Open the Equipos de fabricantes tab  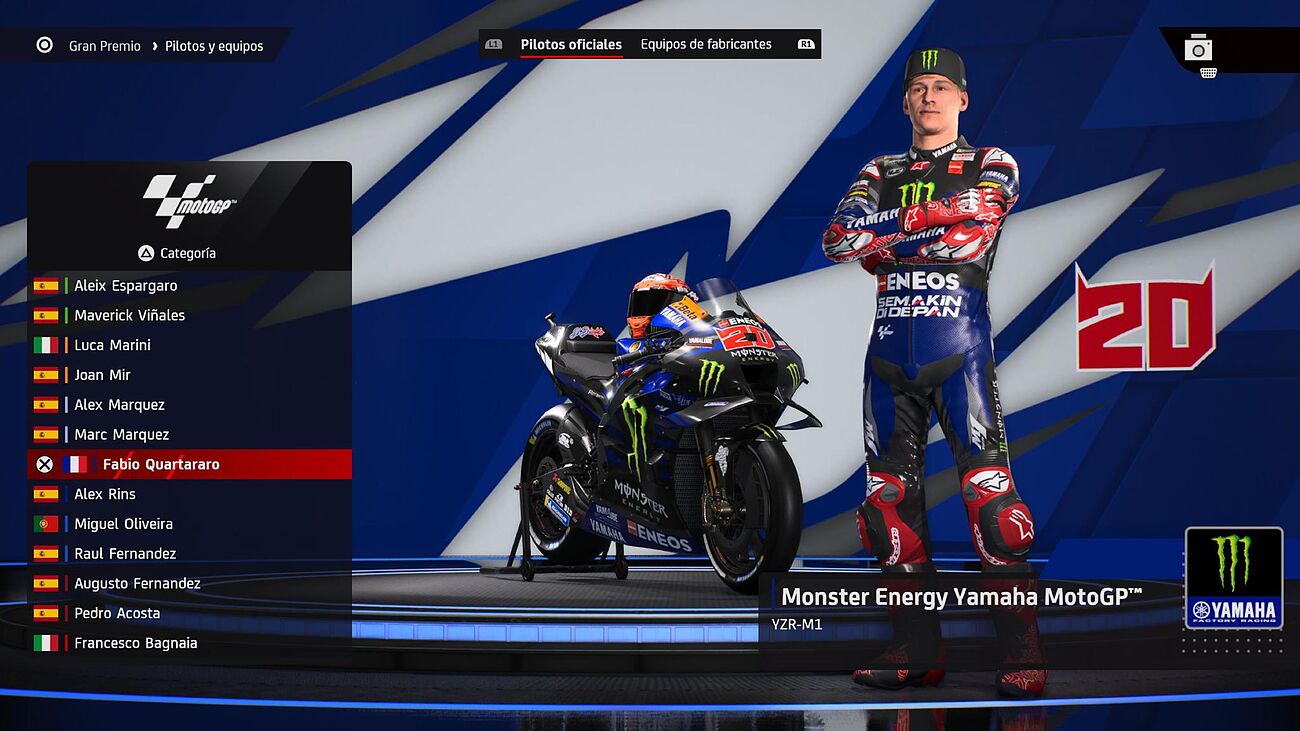click(706, 44)
